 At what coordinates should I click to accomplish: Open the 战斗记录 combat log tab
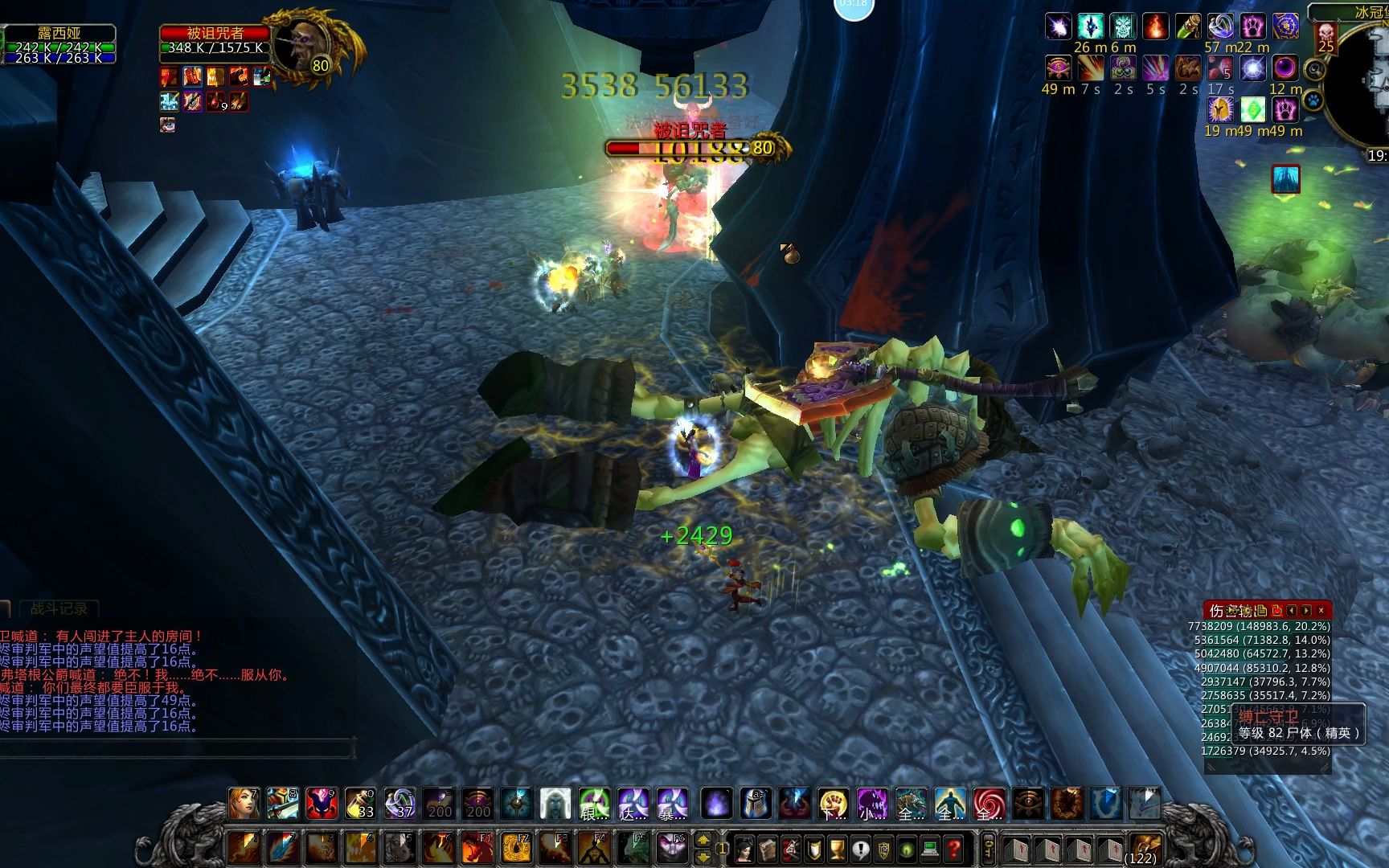click(x=59, y=608)
